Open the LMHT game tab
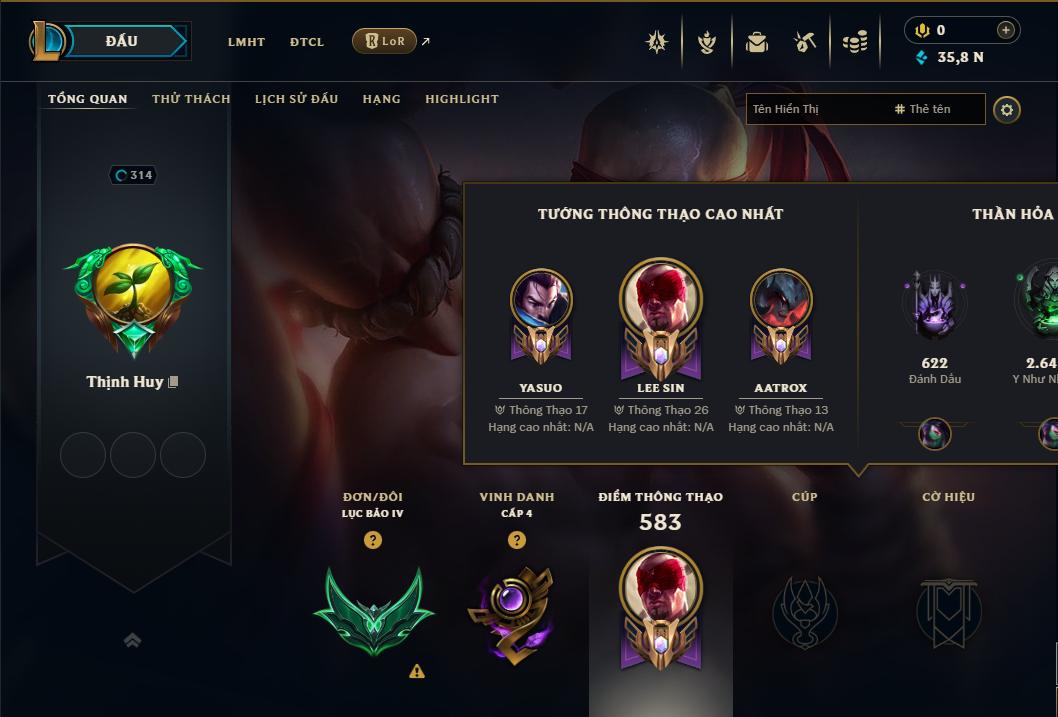 (x=246, y=42)
